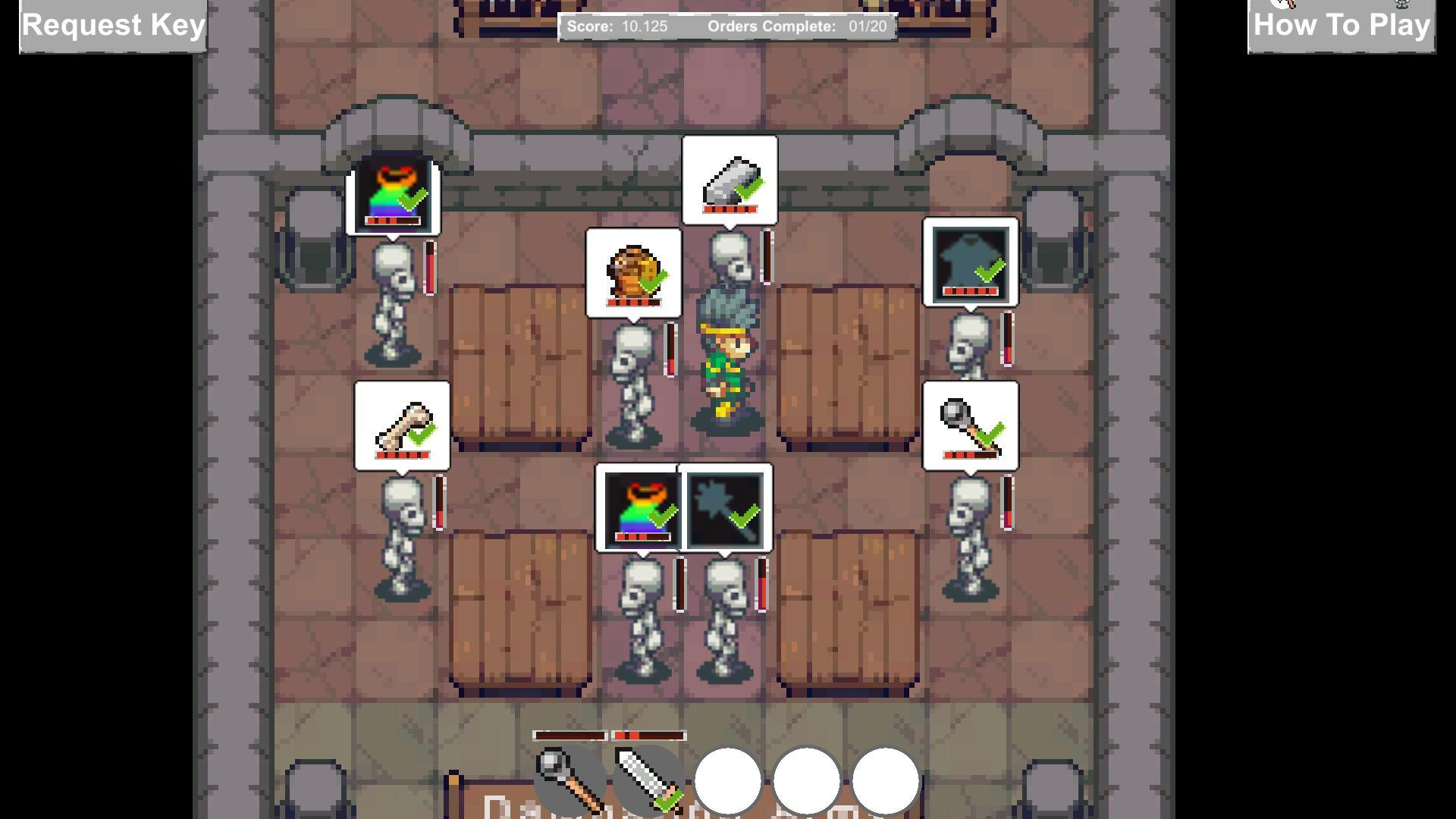Click the red progress bar above the hotbar
The width and height of the screenshot is (1456, 819).
645,734
